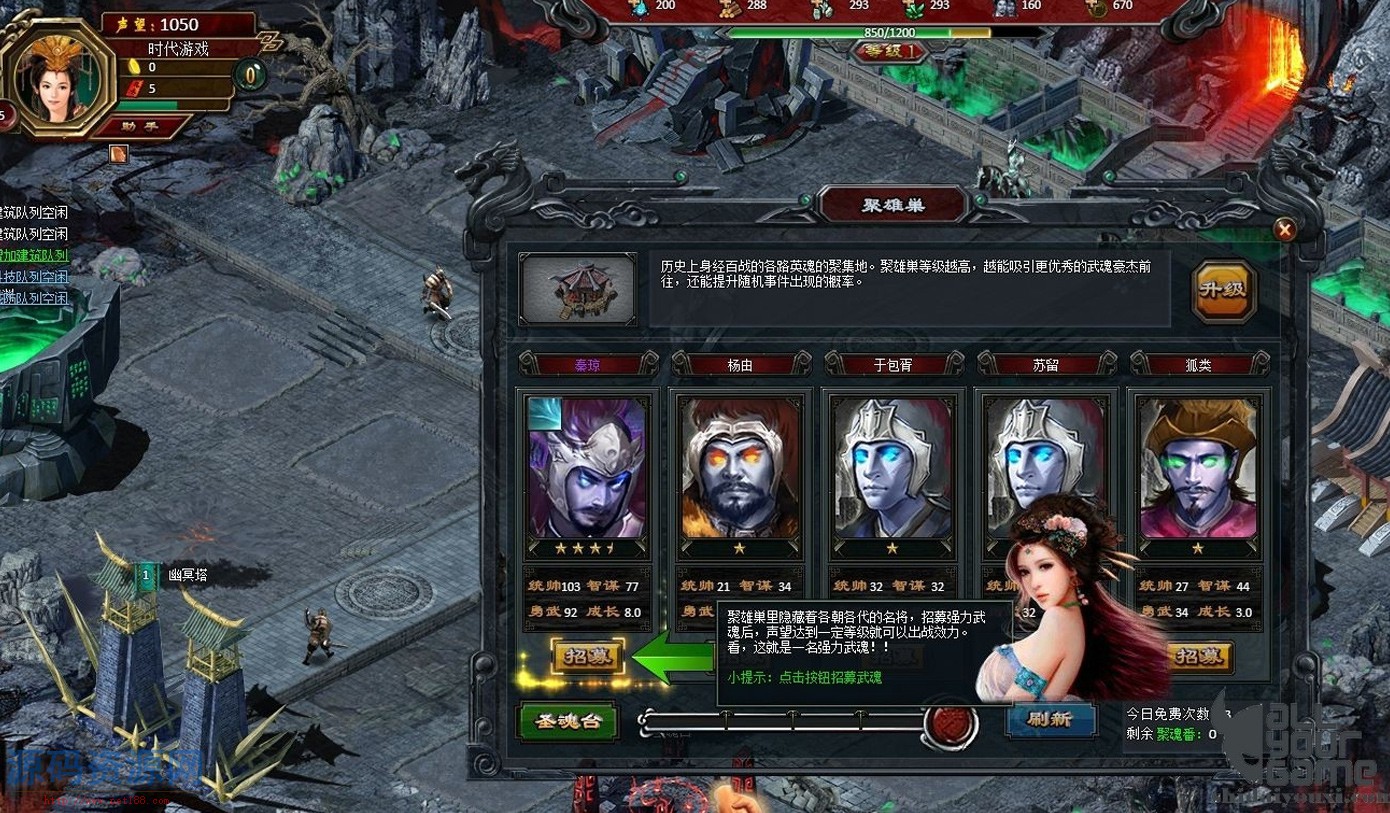Open the 圣魂台 panel
Viewport: 1390px width, 813px height.
click(570, 722)
